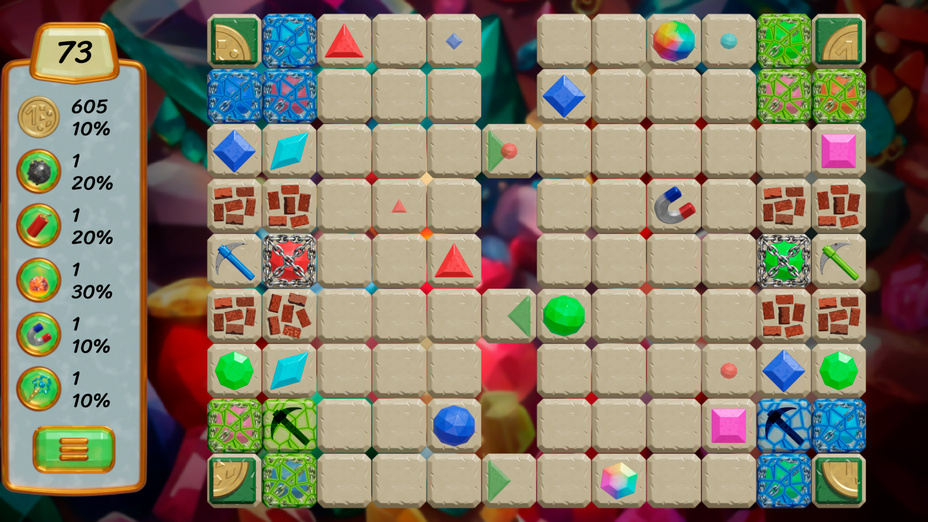The width and height of the screenshot is (928, 522).
Task: Select the chained green gem tile
Action: pos(783,261)
